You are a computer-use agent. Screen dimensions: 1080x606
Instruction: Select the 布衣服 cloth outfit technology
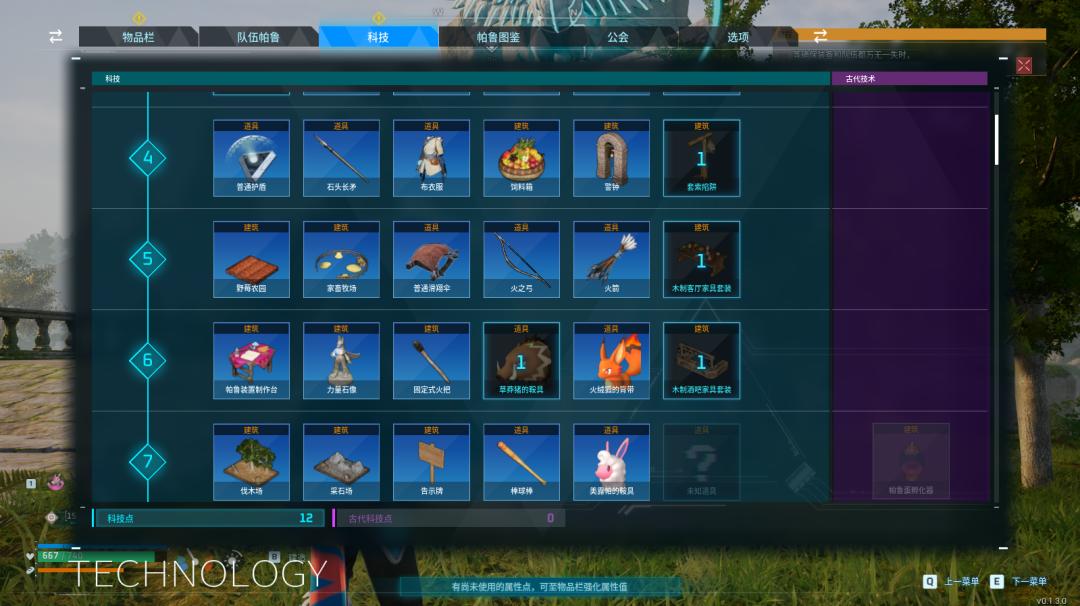tap(431, 158)
